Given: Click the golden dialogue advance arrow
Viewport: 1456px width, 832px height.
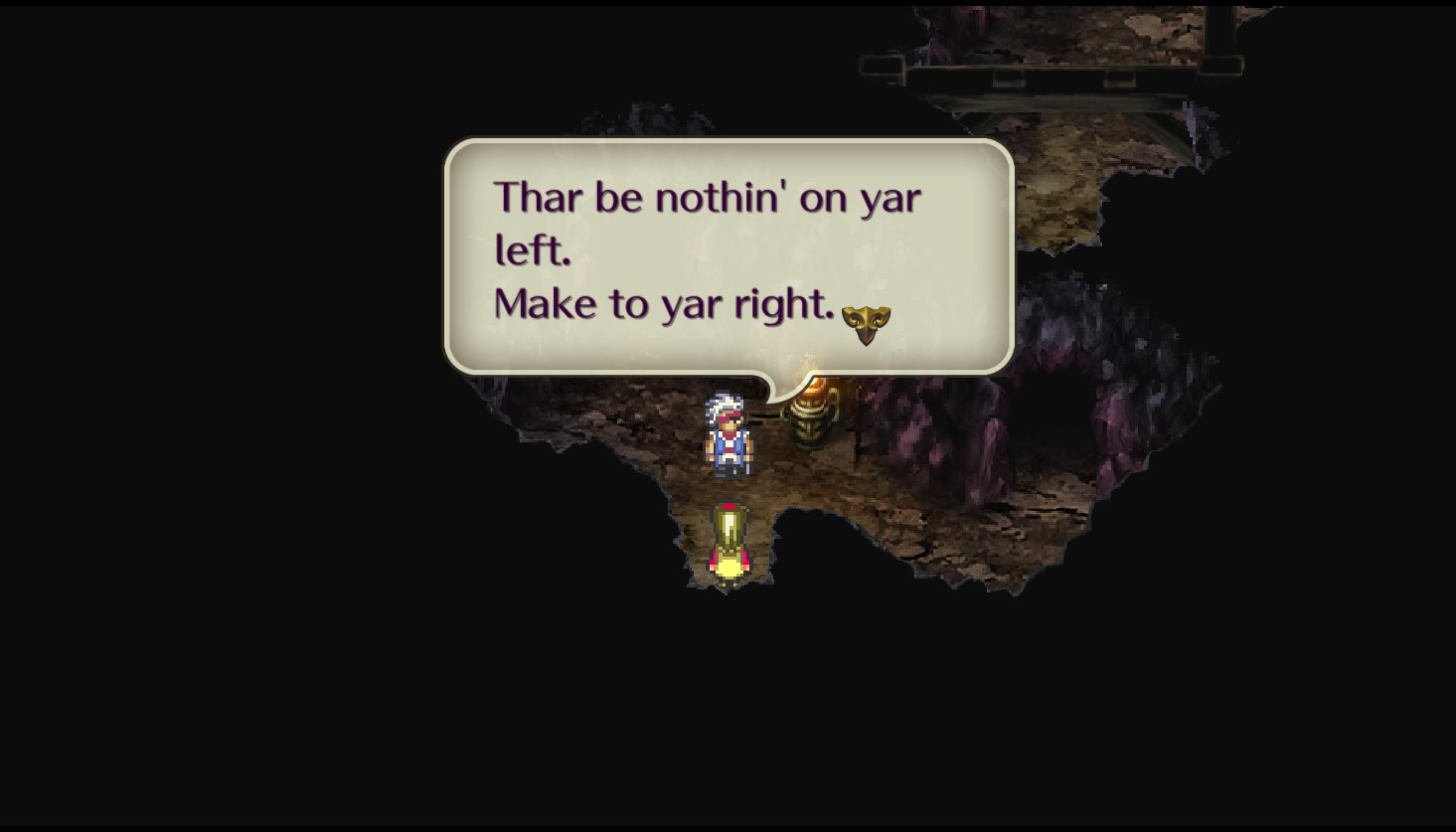Looking at the screenshot, I should 866,323.
